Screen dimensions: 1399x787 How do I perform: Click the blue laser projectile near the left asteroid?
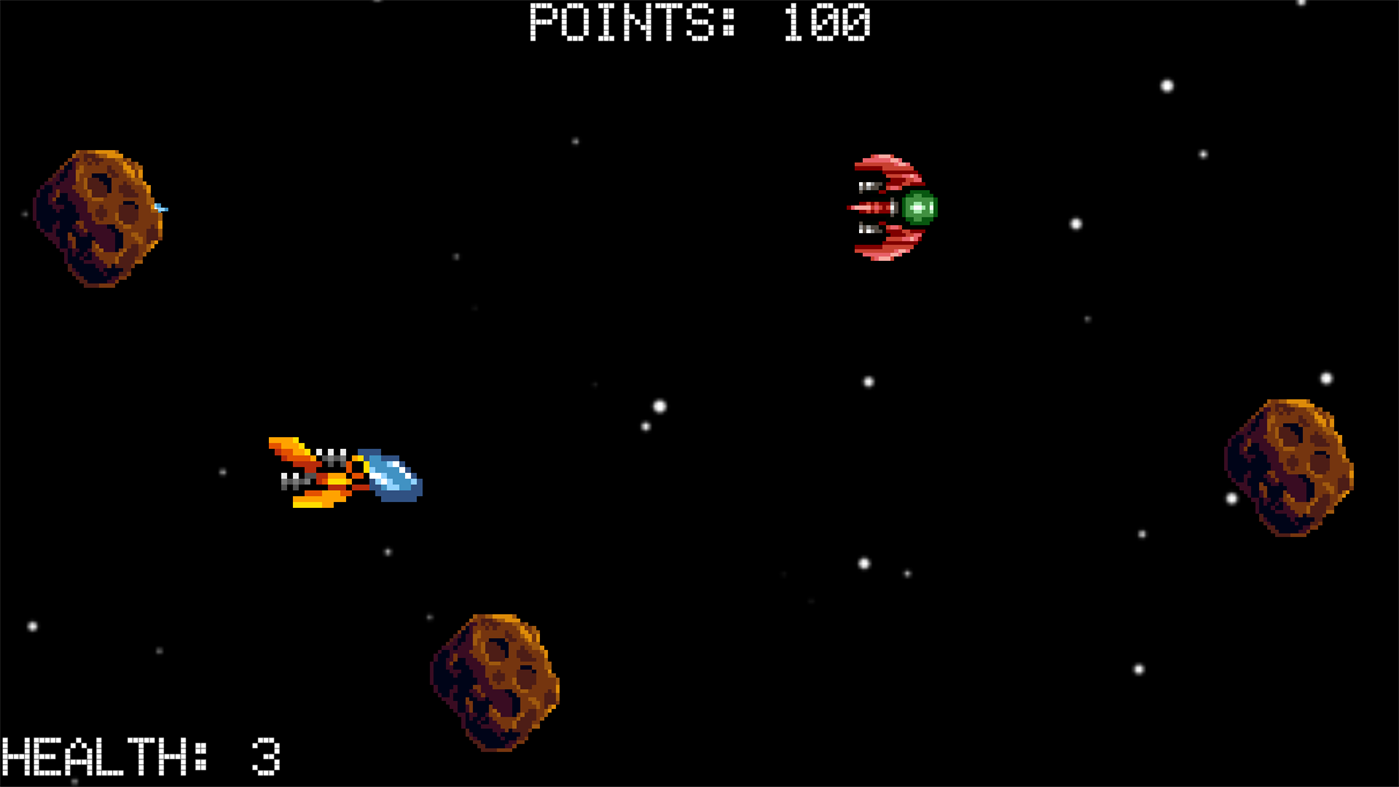point(163,207)
